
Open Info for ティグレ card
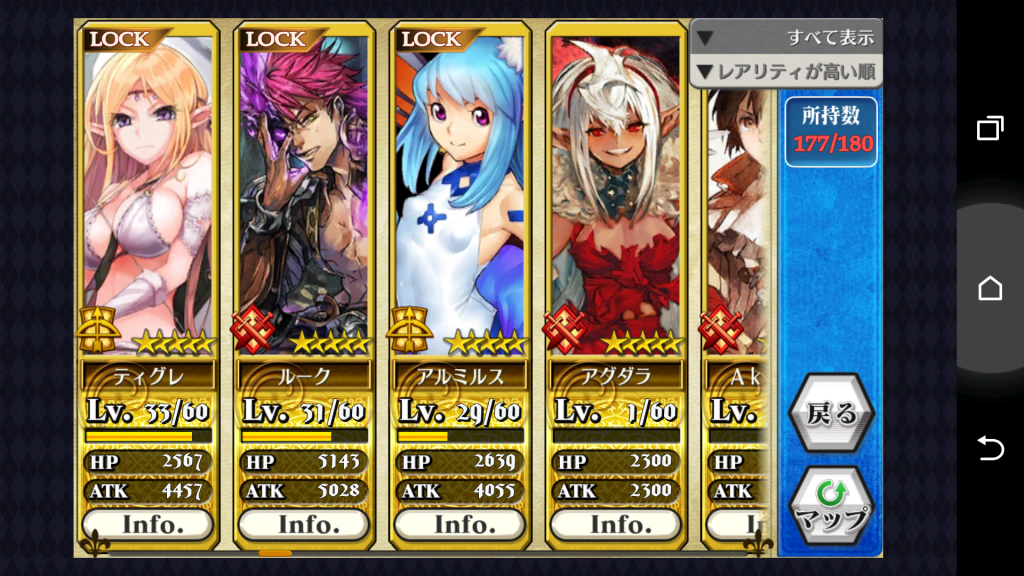(x=148, y=524)
